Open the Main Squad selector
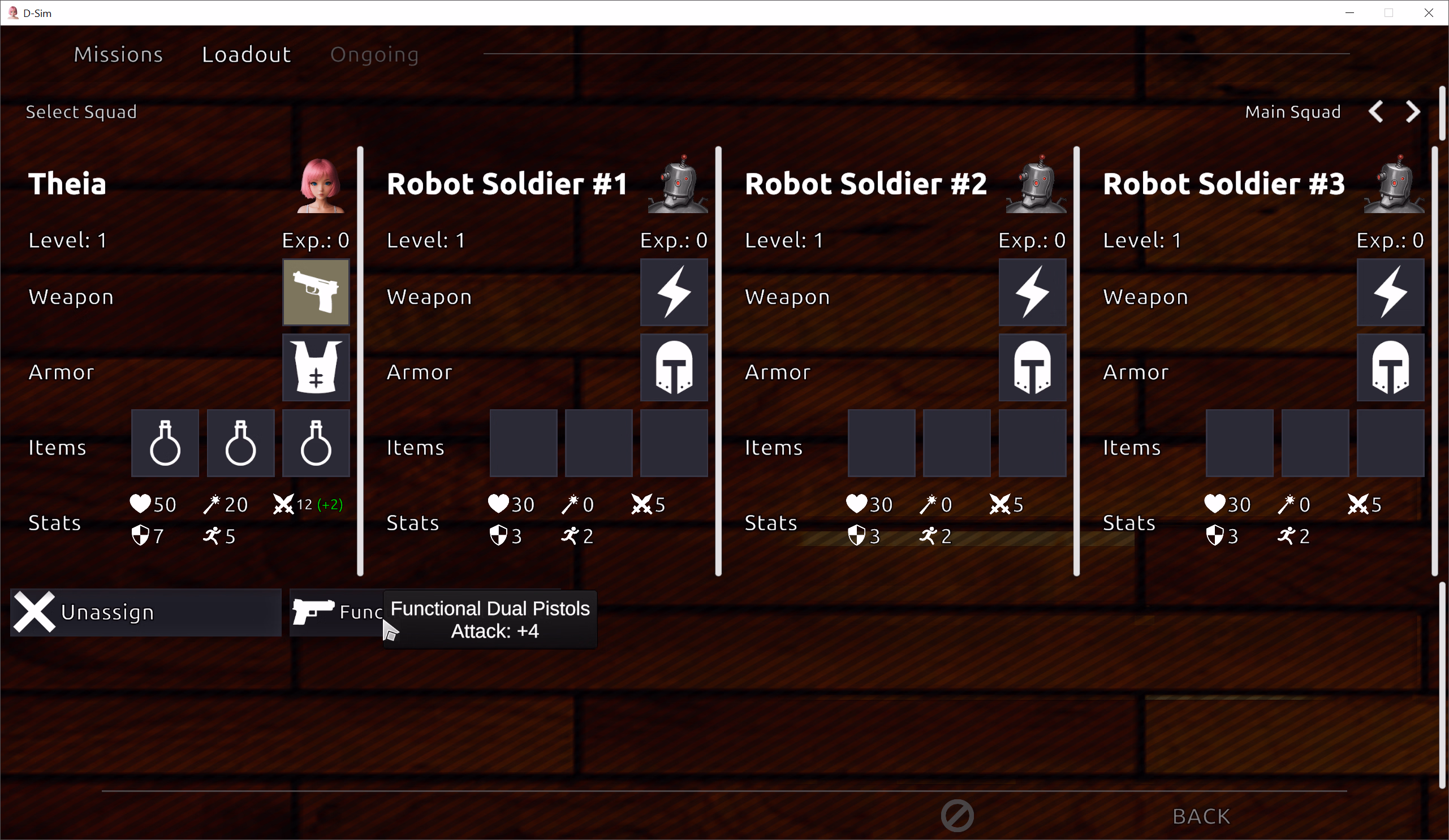This screenshot has width=1449, height=840. [x=1292, y=111]
